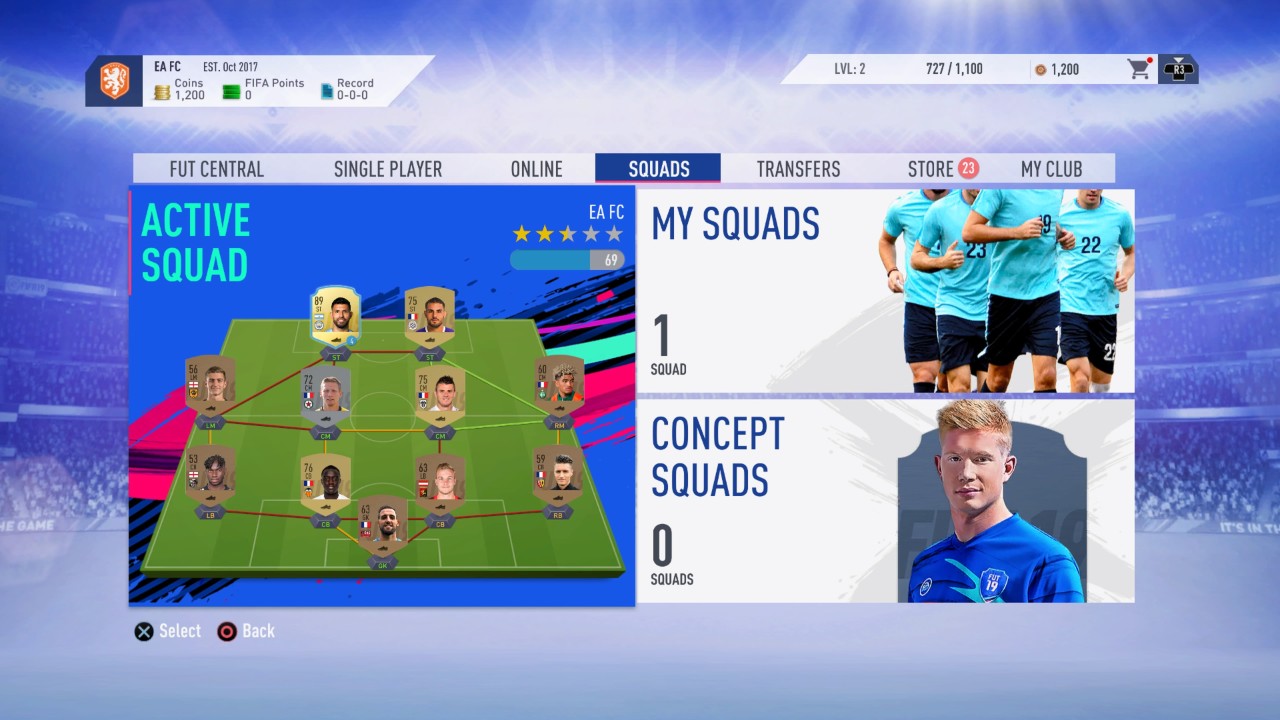
Task: Open the My Club tab
Action: [1051, 168]
